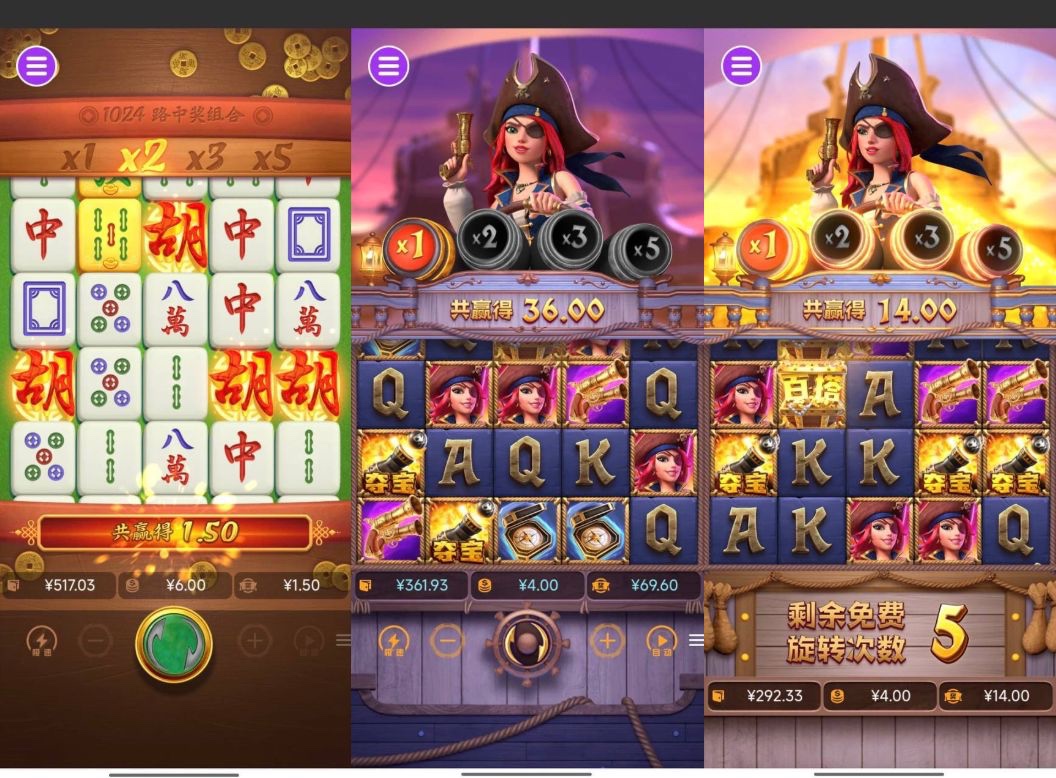This screenshot has width=1056, height=778.
Task: Open the ¥6.00 bet amount panel
Action: click(x=176, y=585)
